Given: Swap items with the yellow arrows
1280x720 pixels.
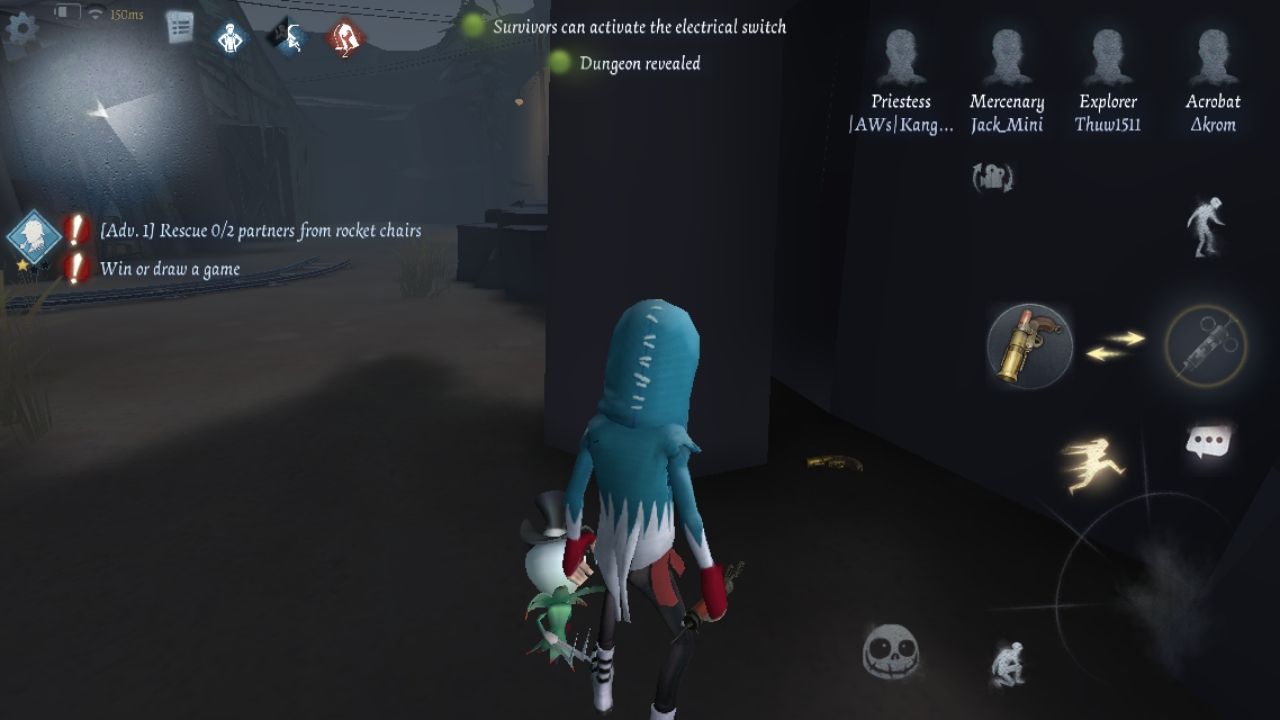Looking at the screenshot, I should (x=1115, y=346).
